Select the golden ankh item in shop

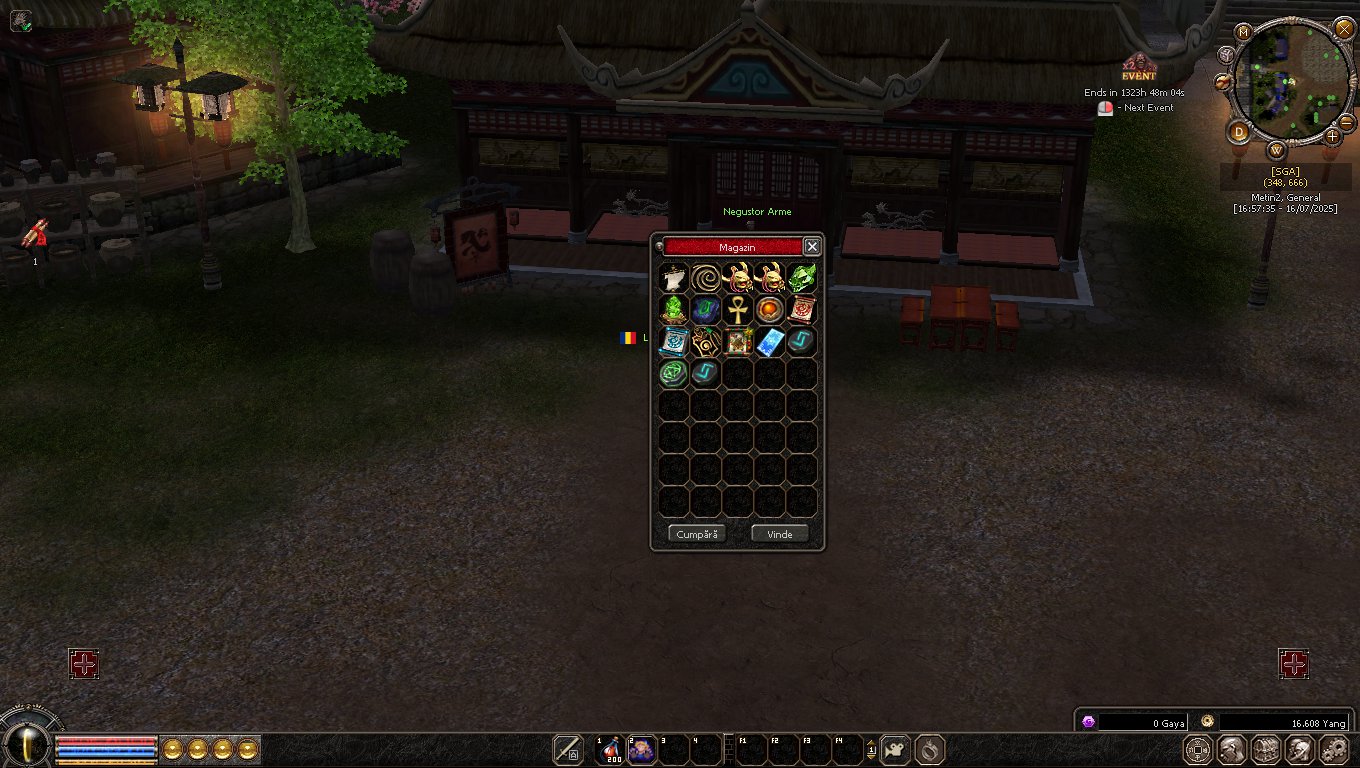738,309
